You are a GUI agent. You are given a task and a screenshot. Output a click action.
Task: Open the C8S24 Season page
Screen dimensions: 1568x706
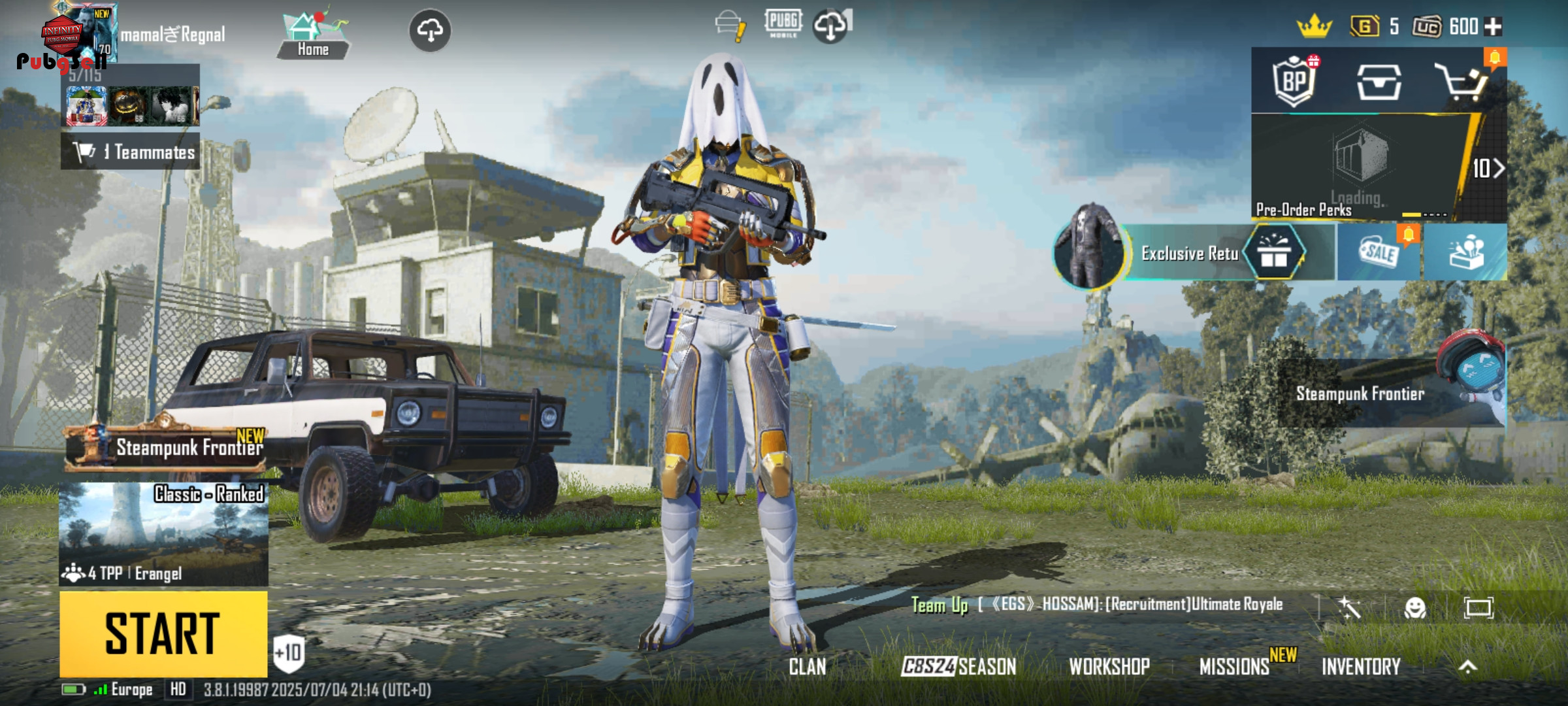click(x=958, y=666)
